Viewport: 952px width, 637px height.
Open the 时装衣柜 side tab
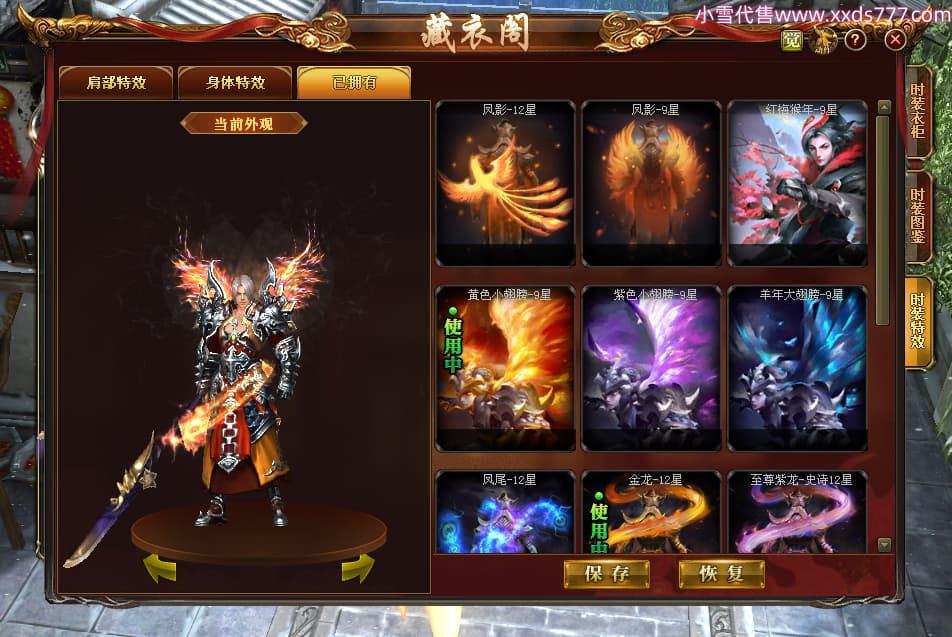[x=918, y=112]
